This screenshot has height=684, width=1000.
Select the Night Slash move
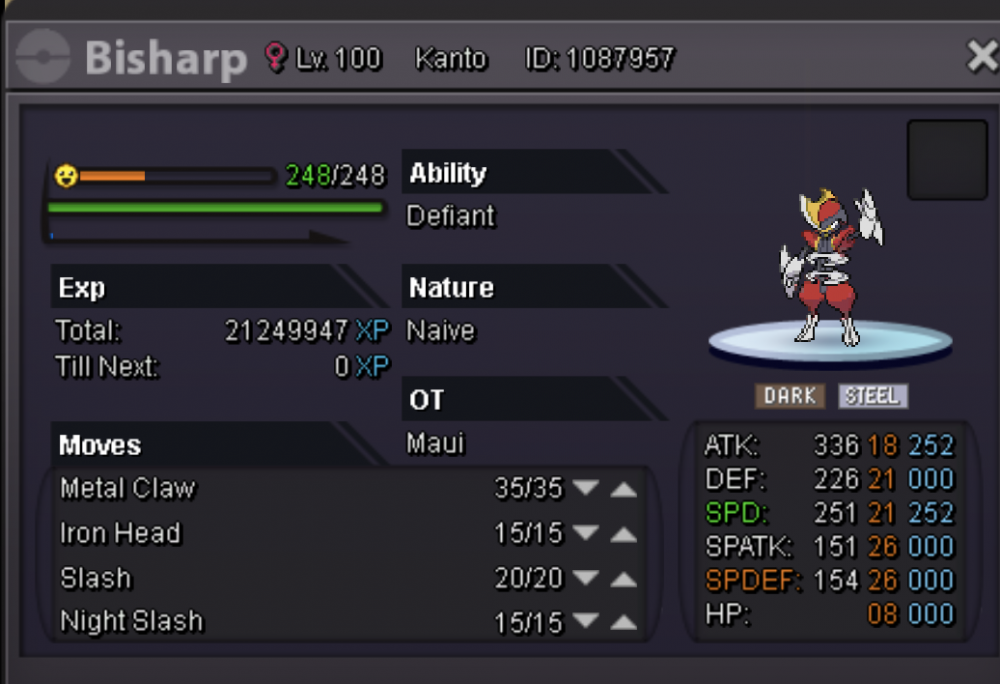click(132, 622)
